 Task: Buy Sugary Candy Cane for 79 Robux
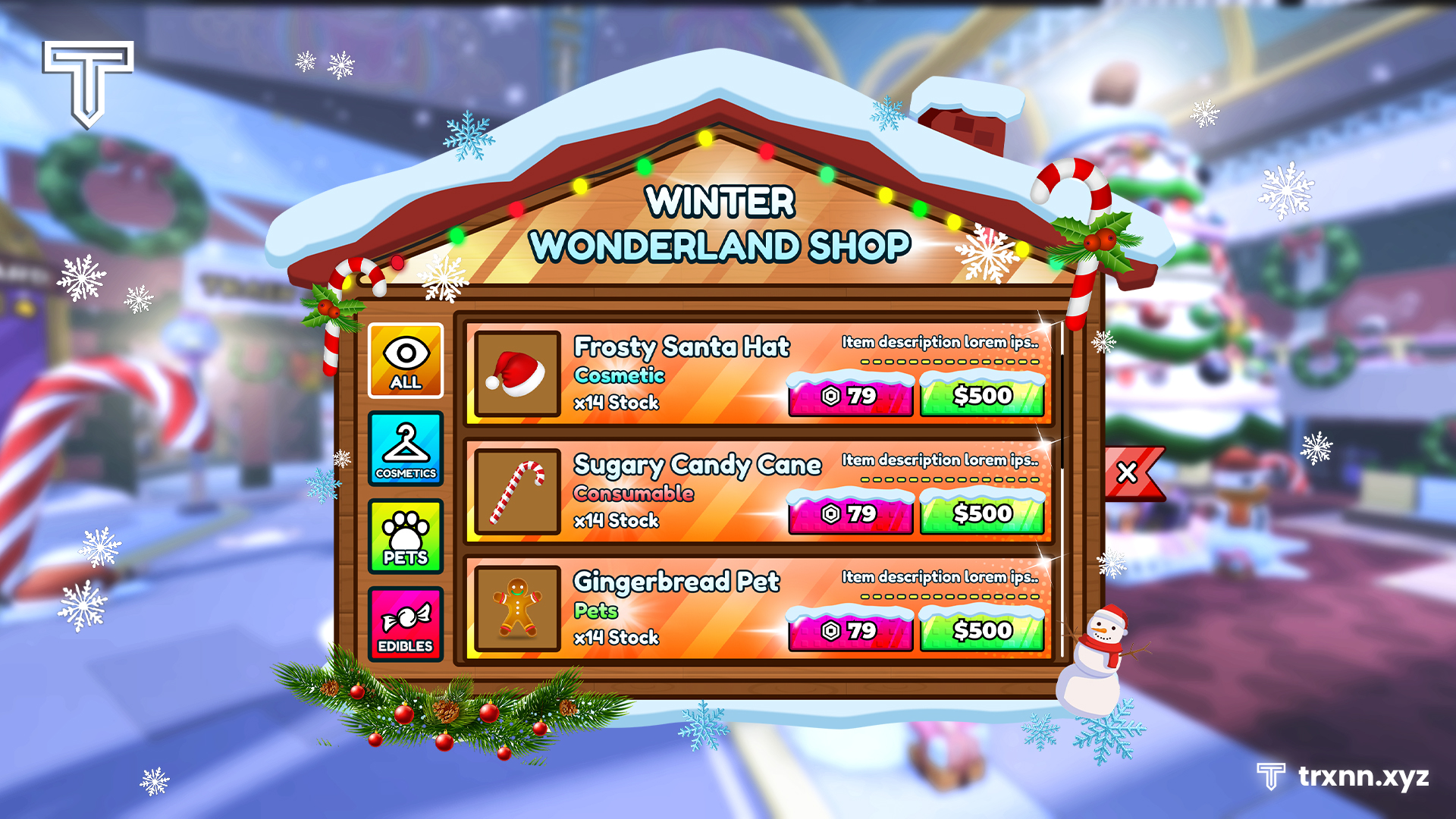click(x=851, y=513)
